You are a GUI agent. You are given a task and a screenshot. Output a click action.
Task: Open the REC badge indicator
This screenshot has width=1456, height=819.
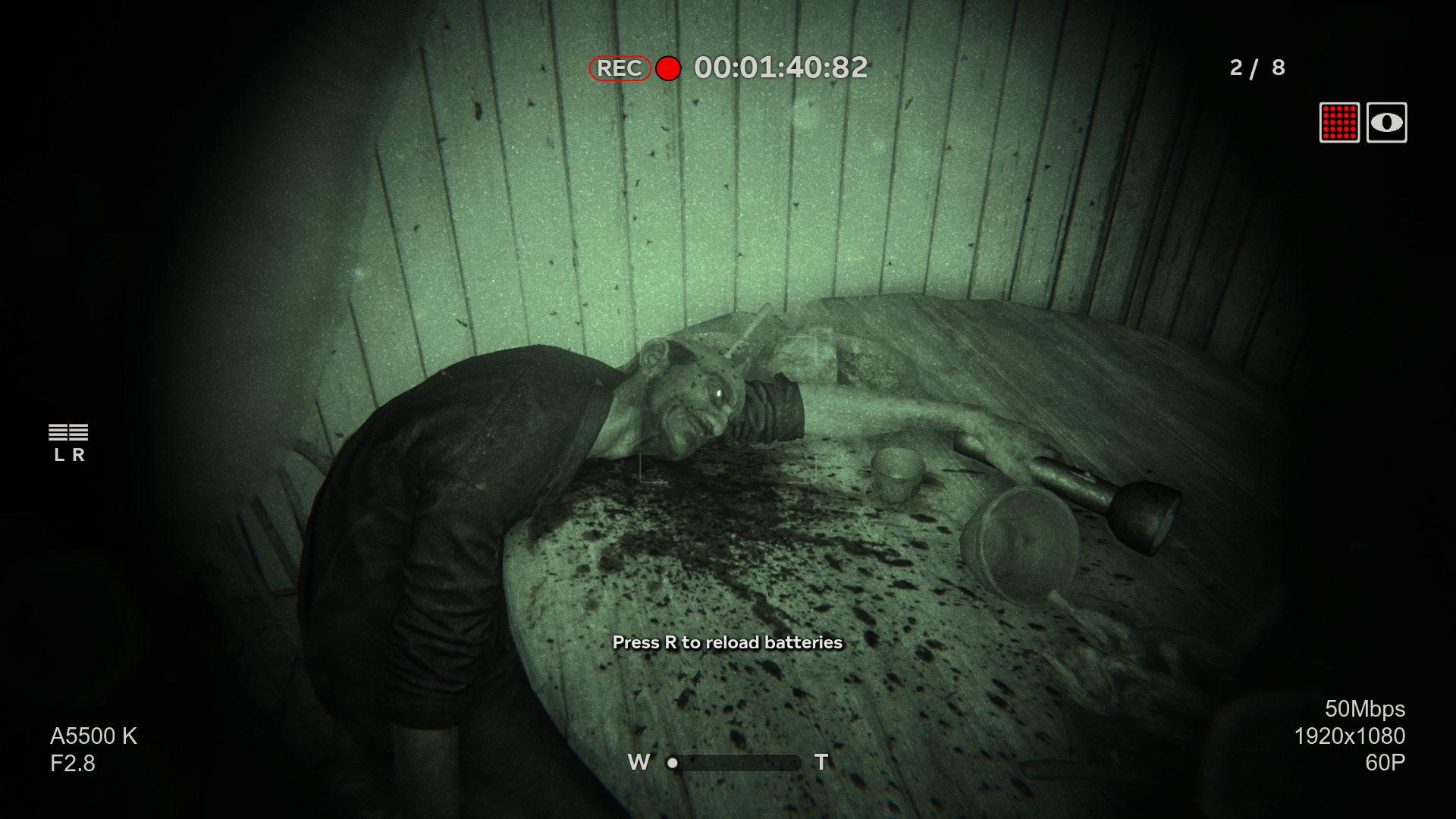pyautogui.click(x=620, y=69)
